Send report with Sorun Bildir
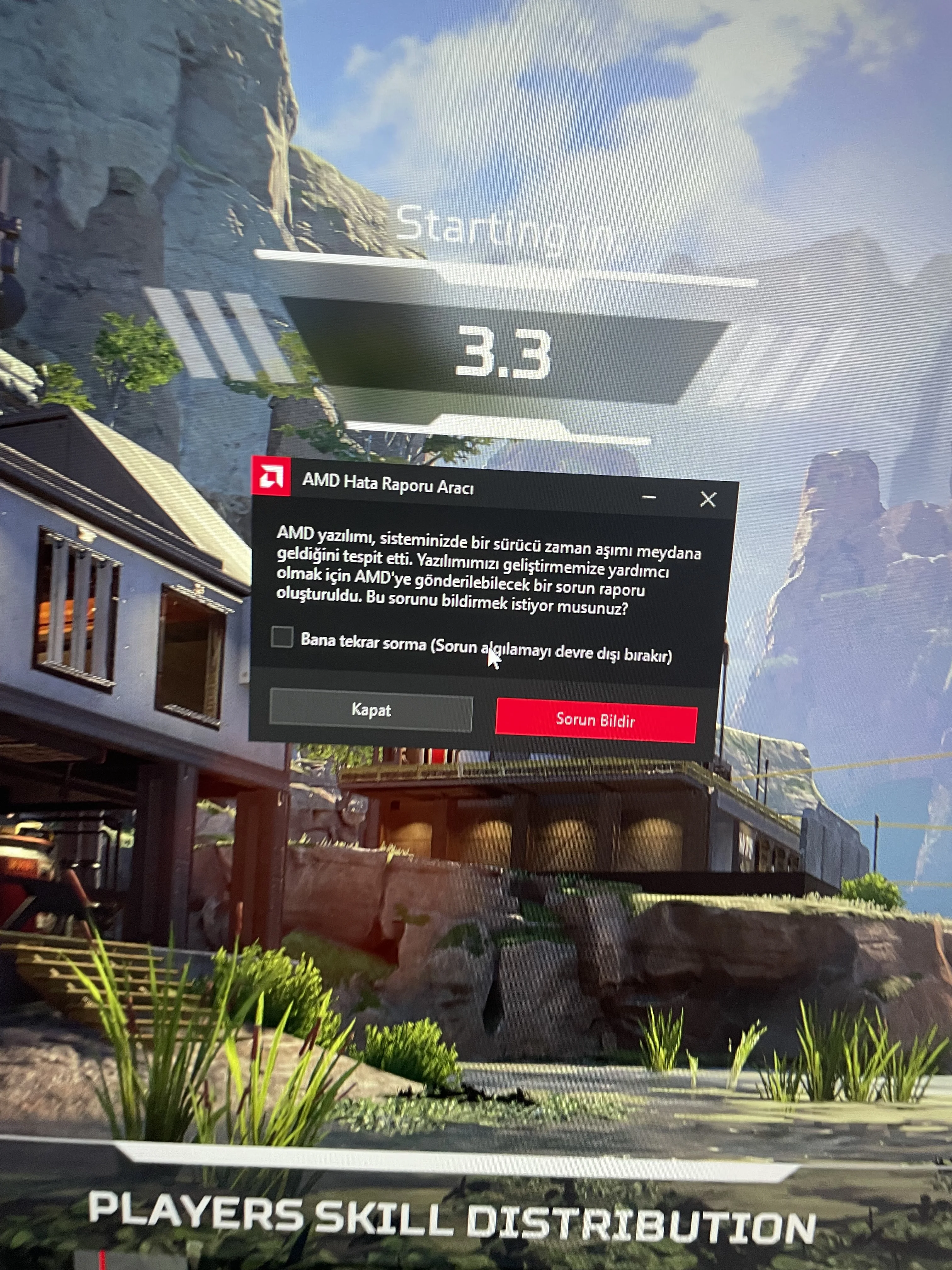The image size is (952, 1270). pos(596,720)
